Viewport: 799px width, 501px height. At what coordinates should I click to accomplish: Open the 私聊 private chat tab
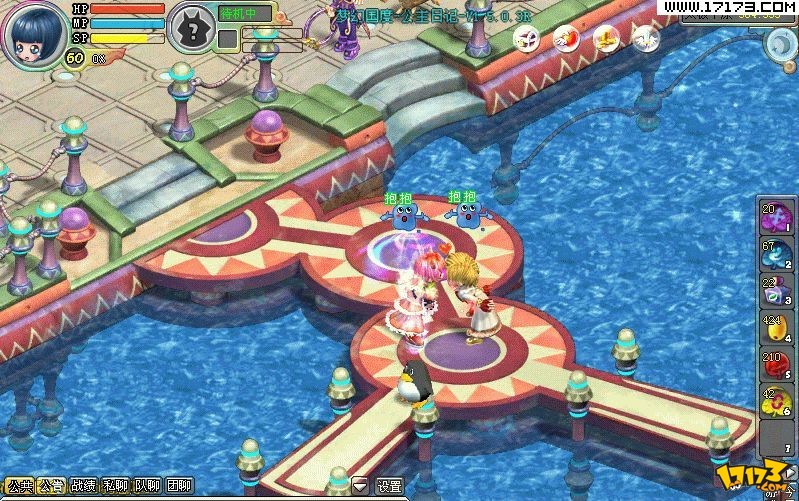pyautogui.click(x=116, y=486)
